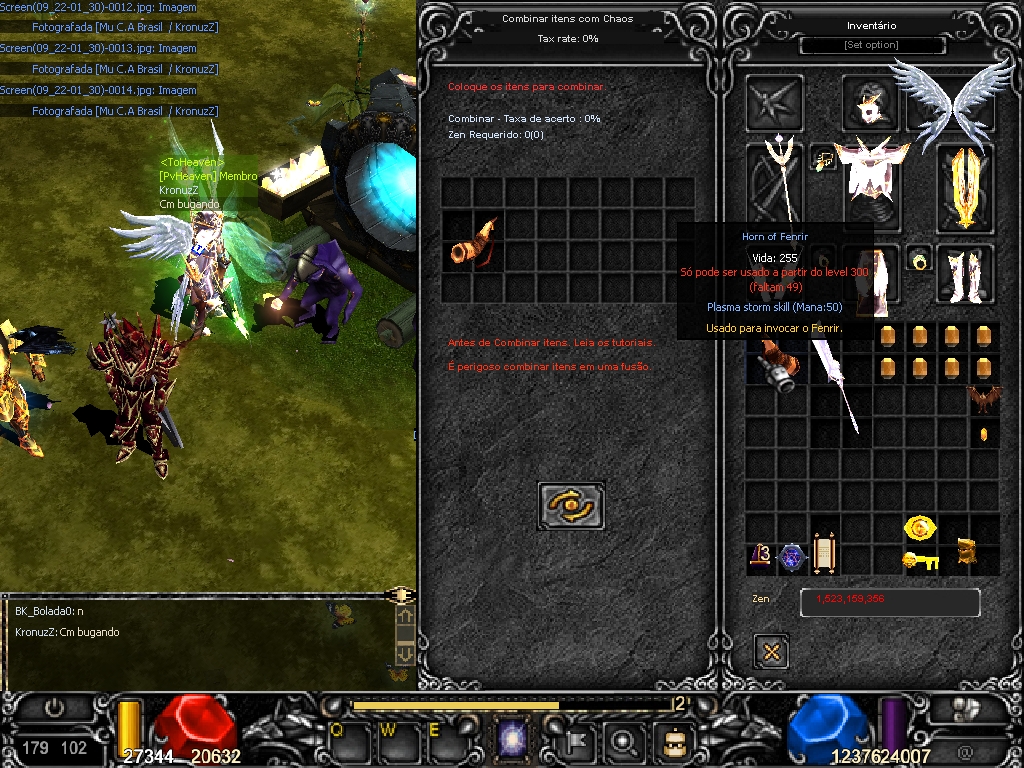Open the flag button on bottom bar
This screenshot has height=768, width=1024.
(x=580, y=741)
